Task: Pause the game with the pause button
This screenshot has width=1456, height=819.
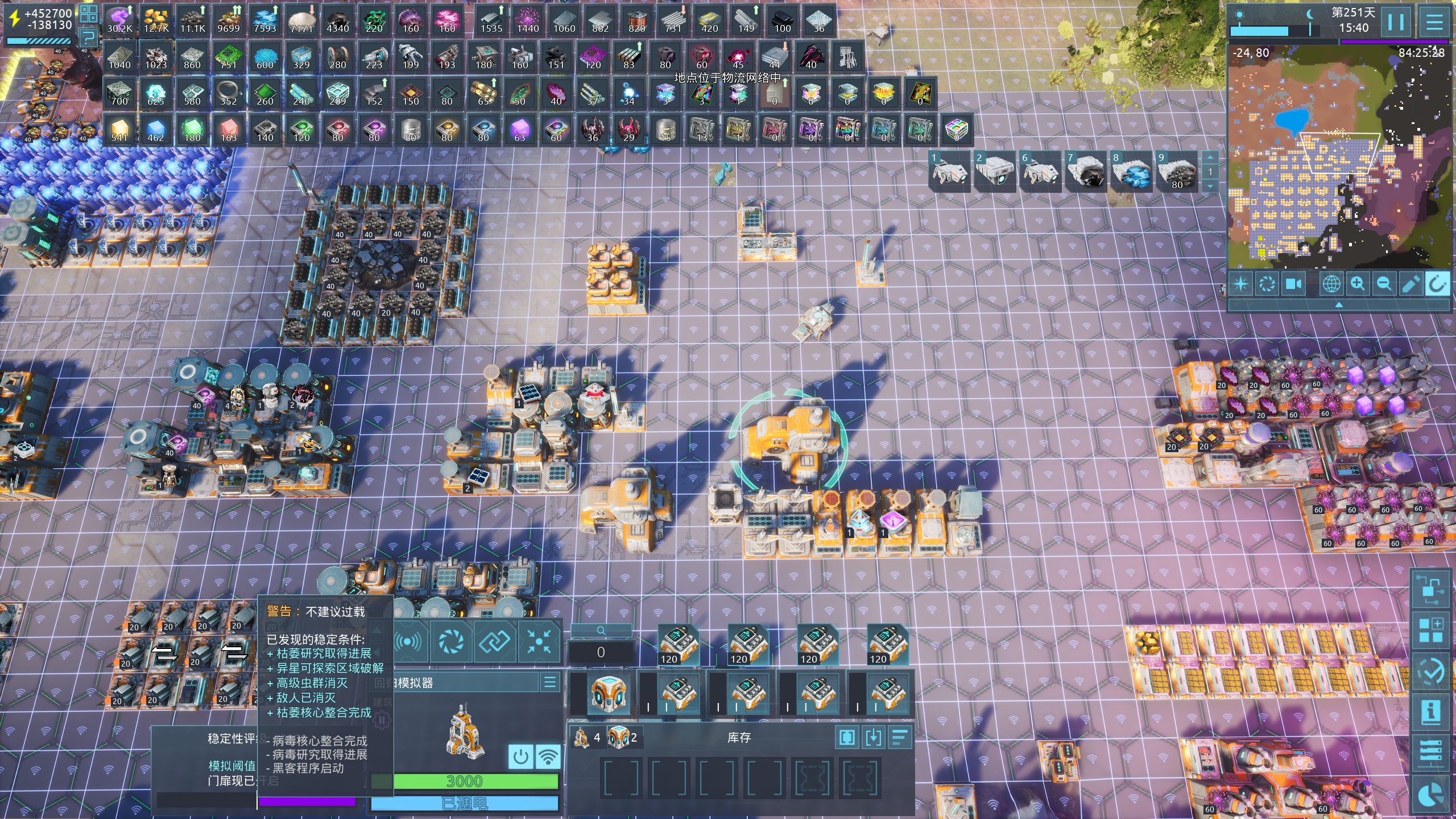Action: click(x=1396, y=23)
